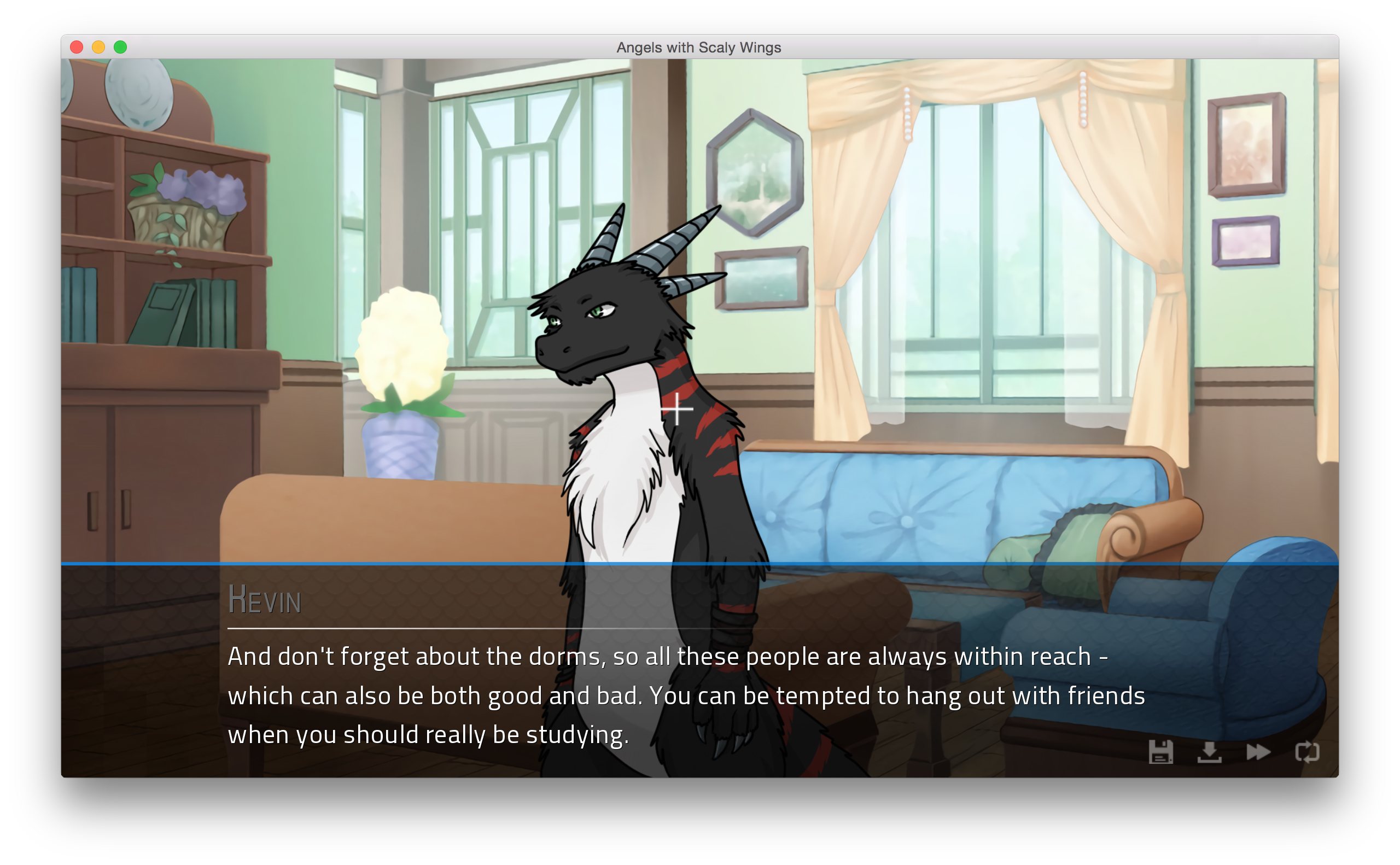Close the game window with red button
1400x865 pixels.
coord(77,47)
